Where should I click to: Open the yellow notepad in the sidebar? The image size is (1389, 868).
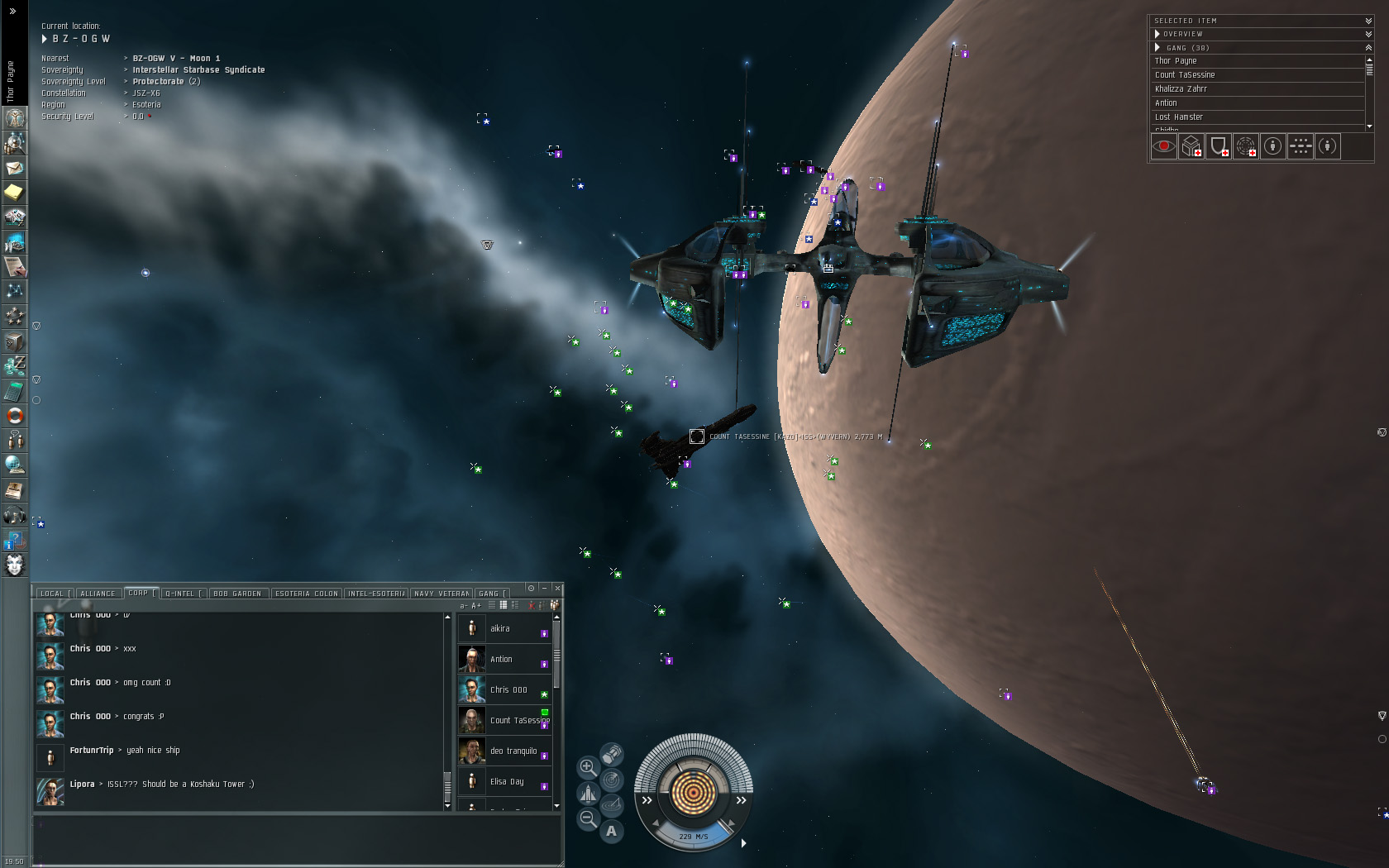point(14,193)
